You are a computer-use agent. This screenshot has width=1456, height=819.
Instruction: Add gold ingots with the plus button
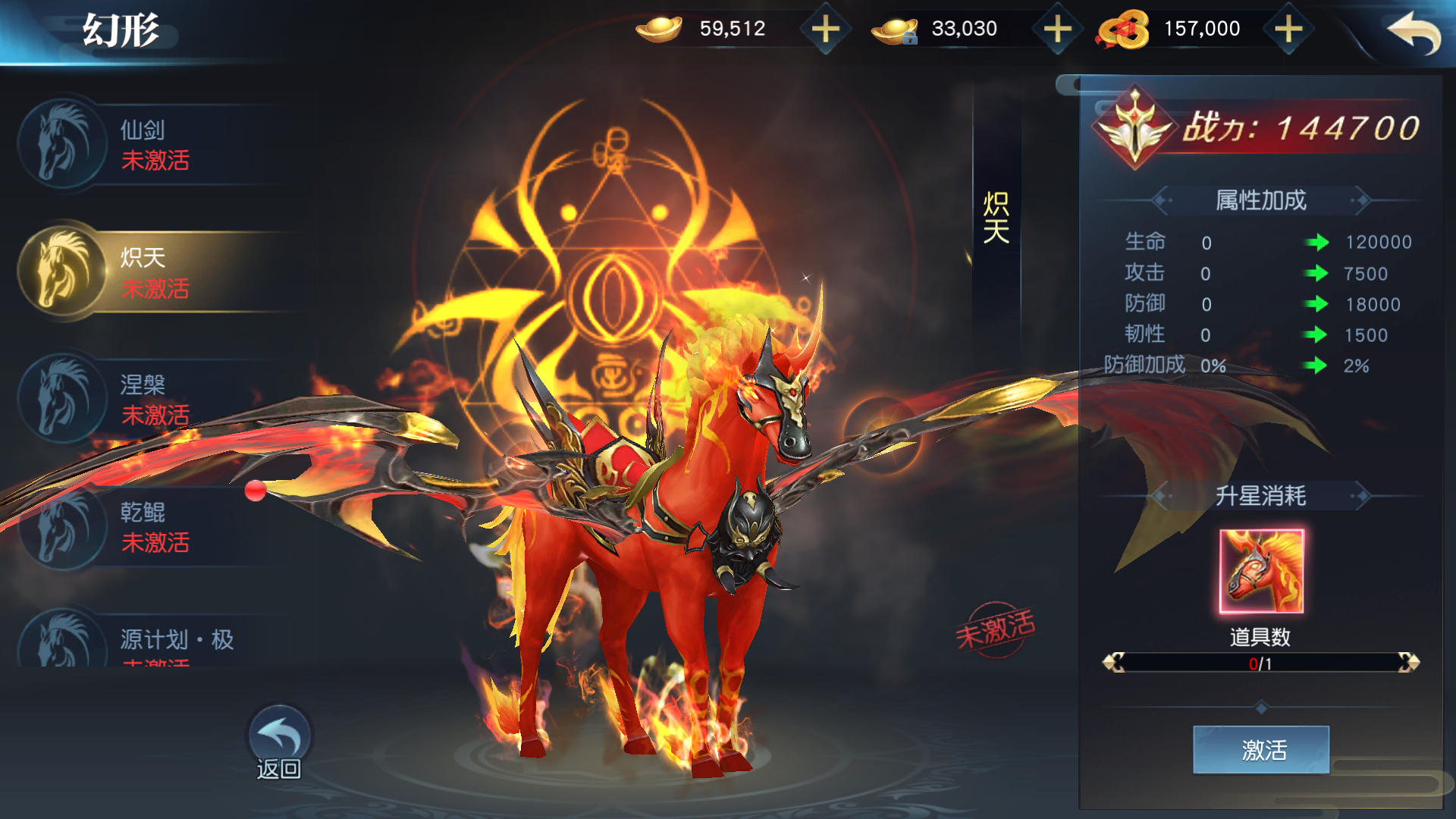pos(825,30)
